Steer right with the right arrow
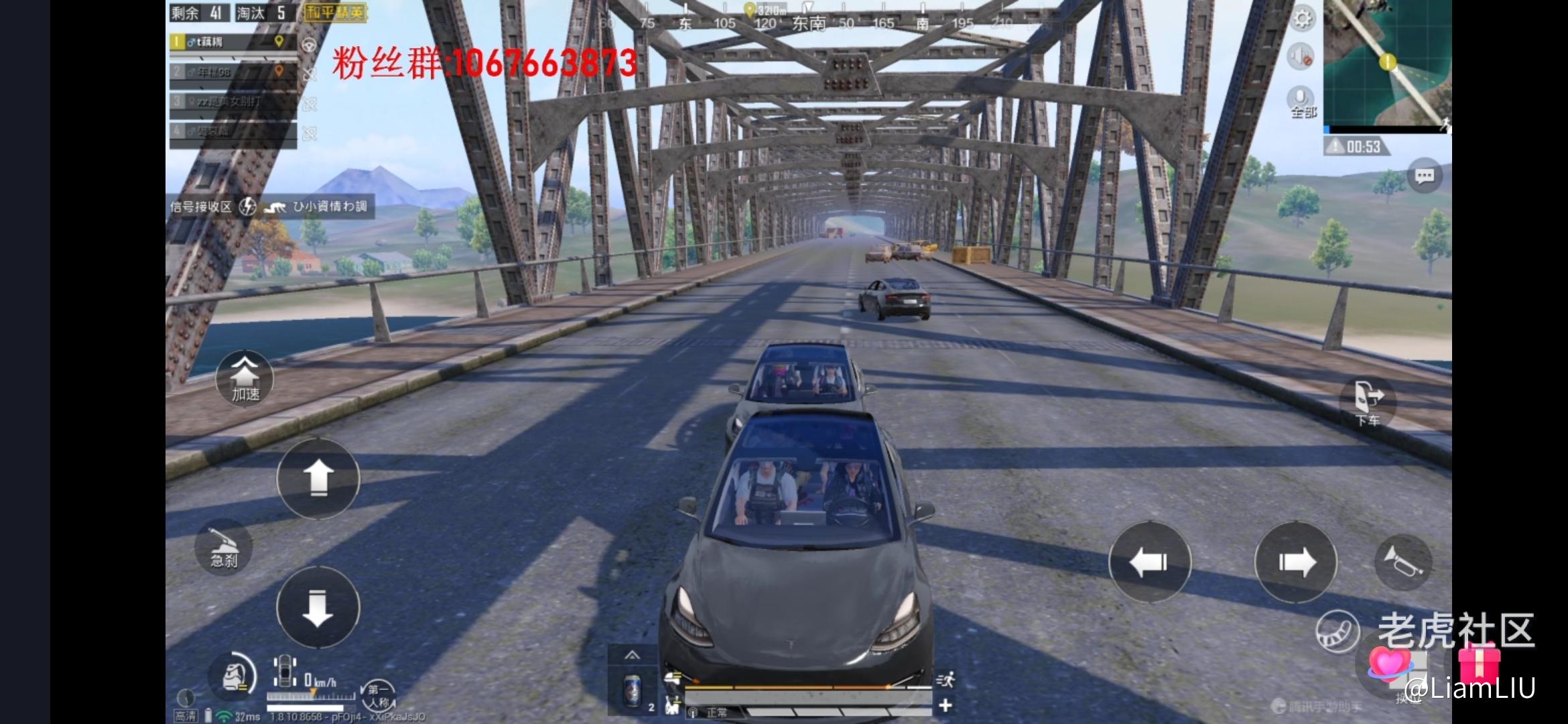The image size is (1568, 724). 1296,562
